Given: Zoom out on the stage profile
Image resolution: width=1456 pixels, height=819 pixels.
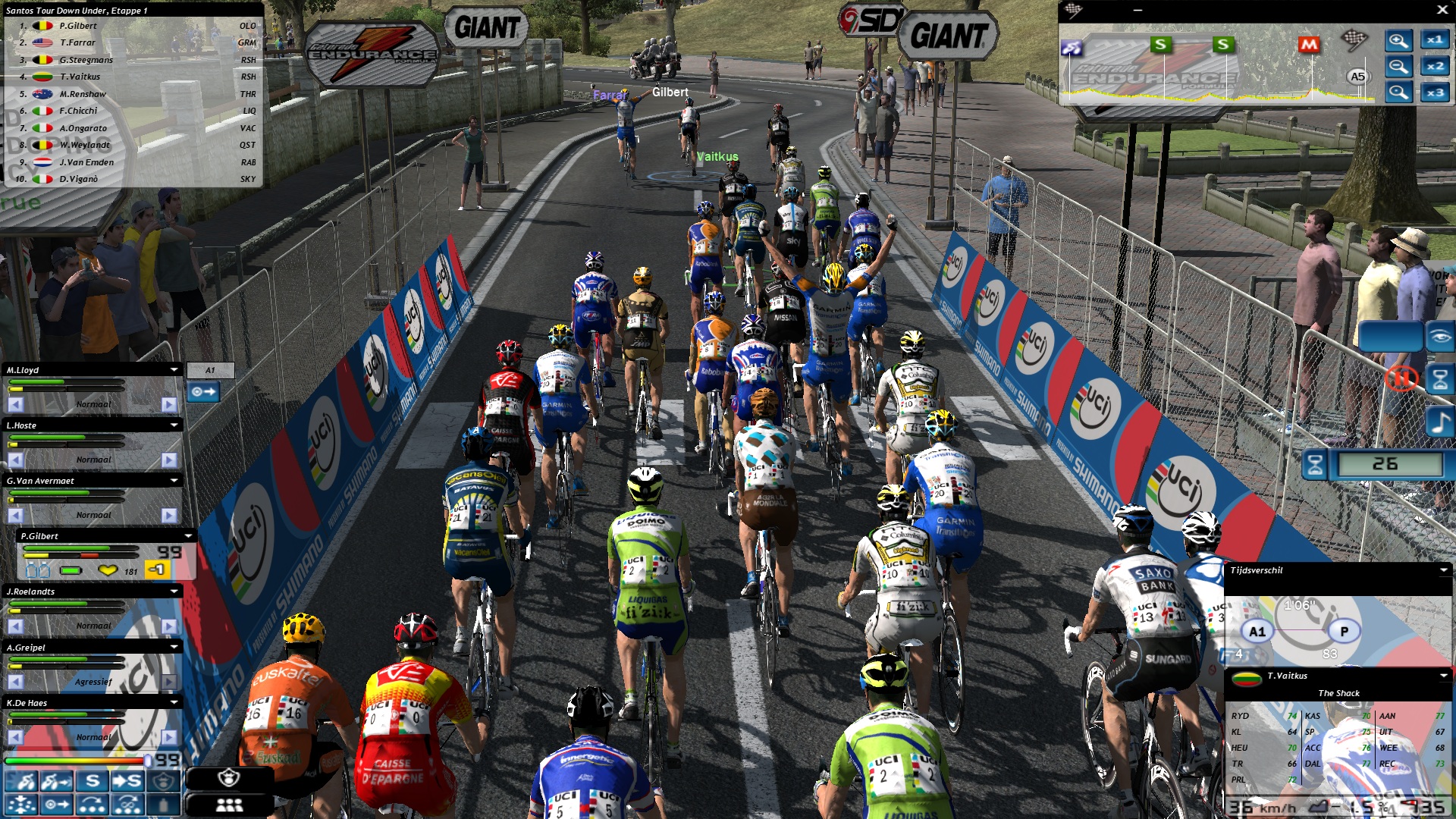Looking at the screenshot, I should (1398, 67).
